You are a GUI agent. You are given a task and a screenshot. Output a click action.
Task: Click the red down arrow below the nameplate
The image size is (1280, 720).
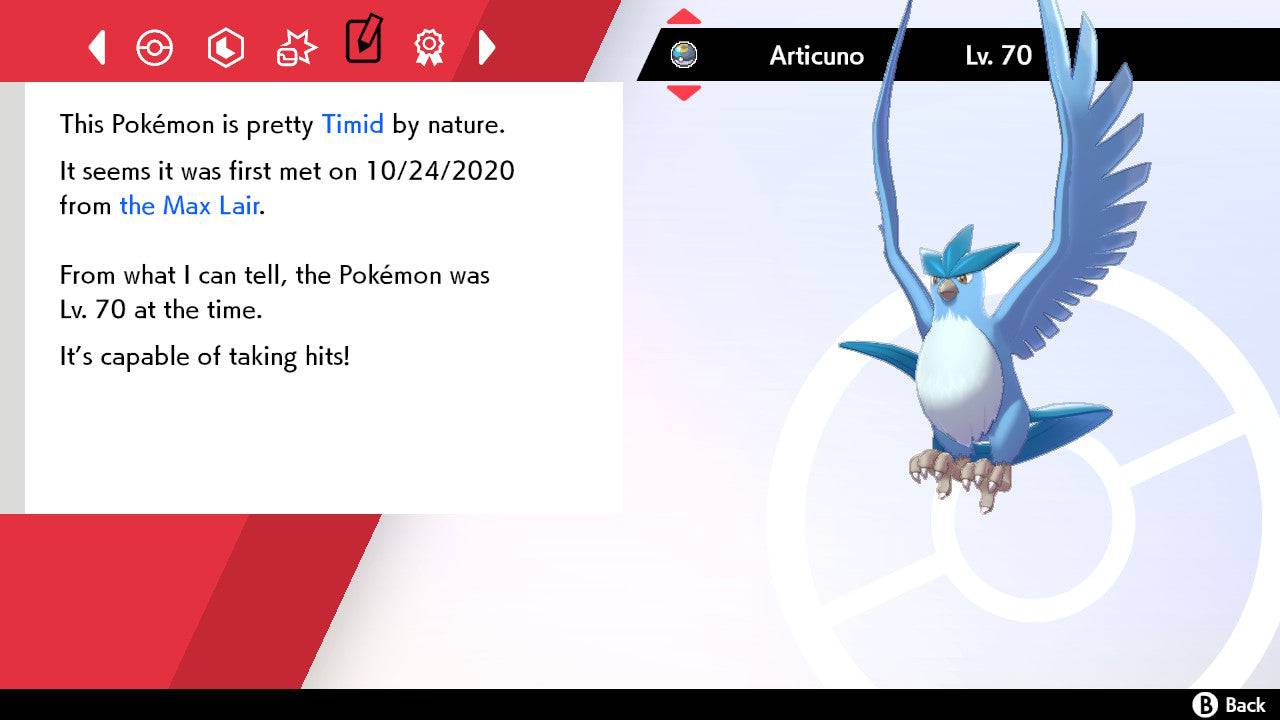[683, 93]
